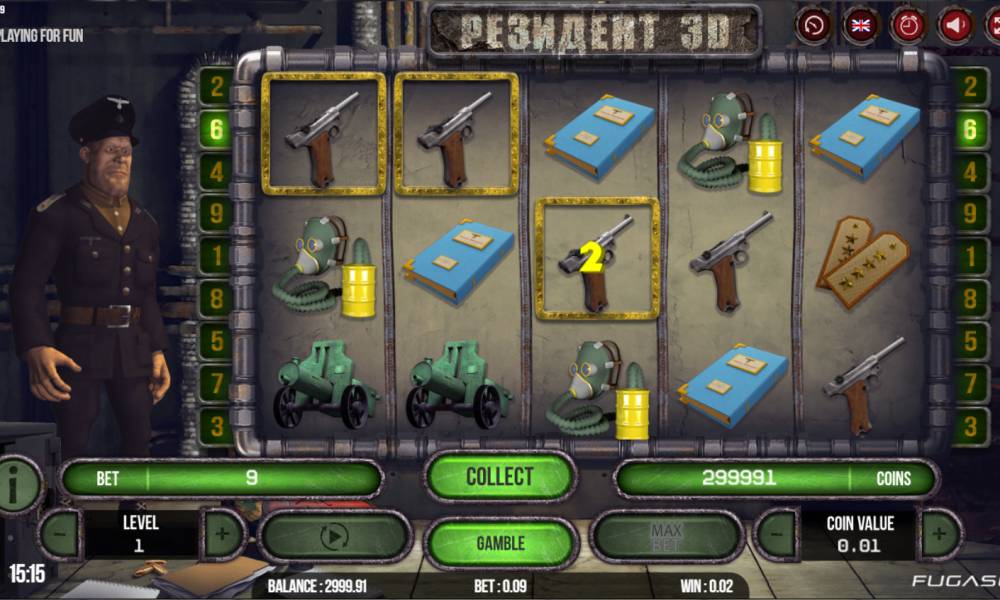The height and width of the screenshot is (600, 1000).
Task: Increase the bet Level
Action: [x=223, y=534]
